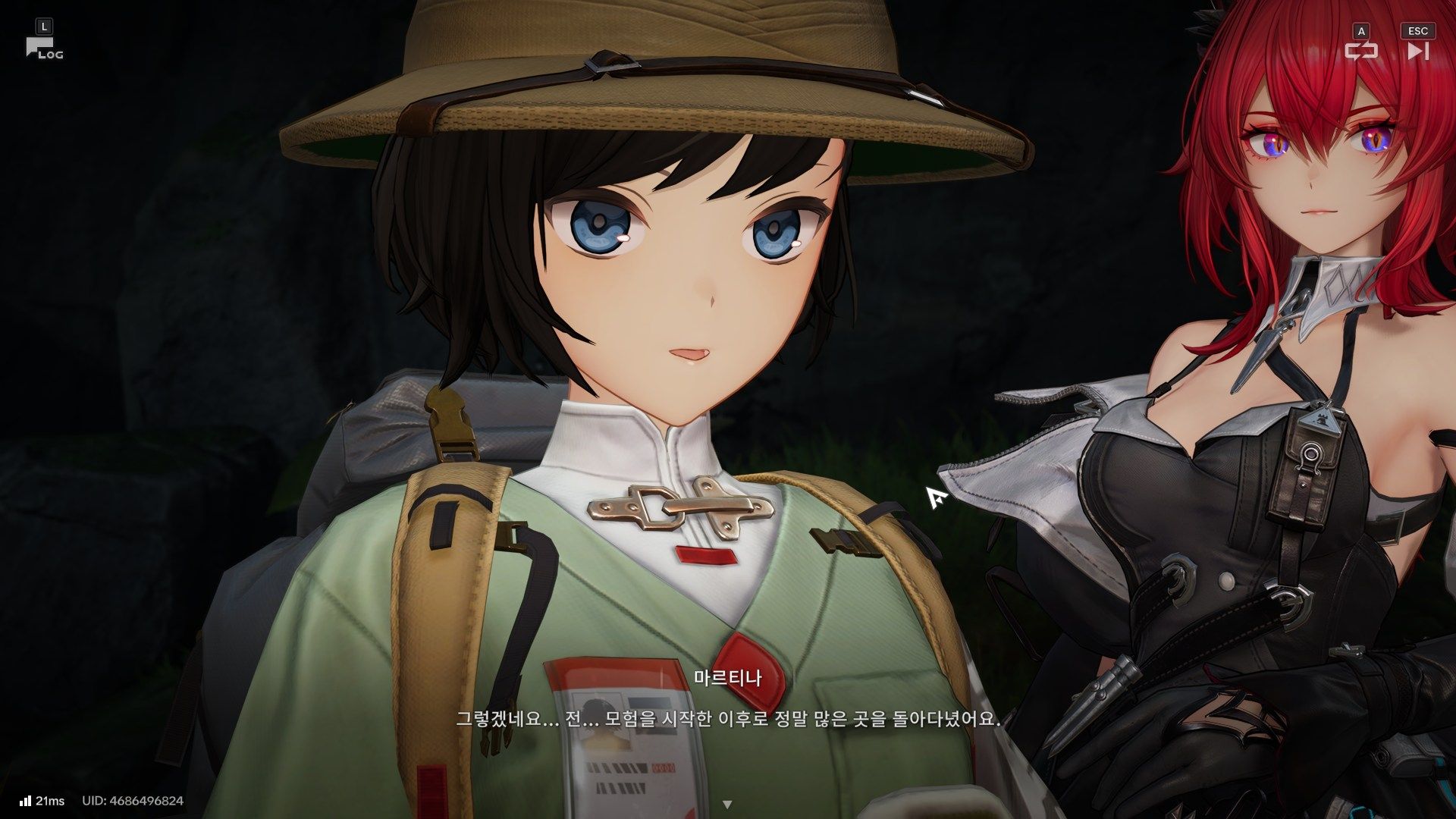Open the dialogue Log
Image resolution: width=1456 pixels, height=819 pixels.
[43, 49]
